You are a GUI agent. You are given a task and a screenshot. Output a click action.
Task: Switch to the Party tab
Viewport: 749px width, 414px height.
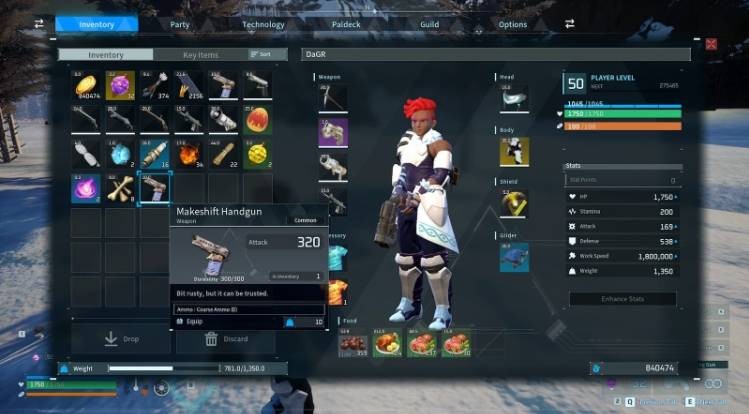[x=180, y=24]
